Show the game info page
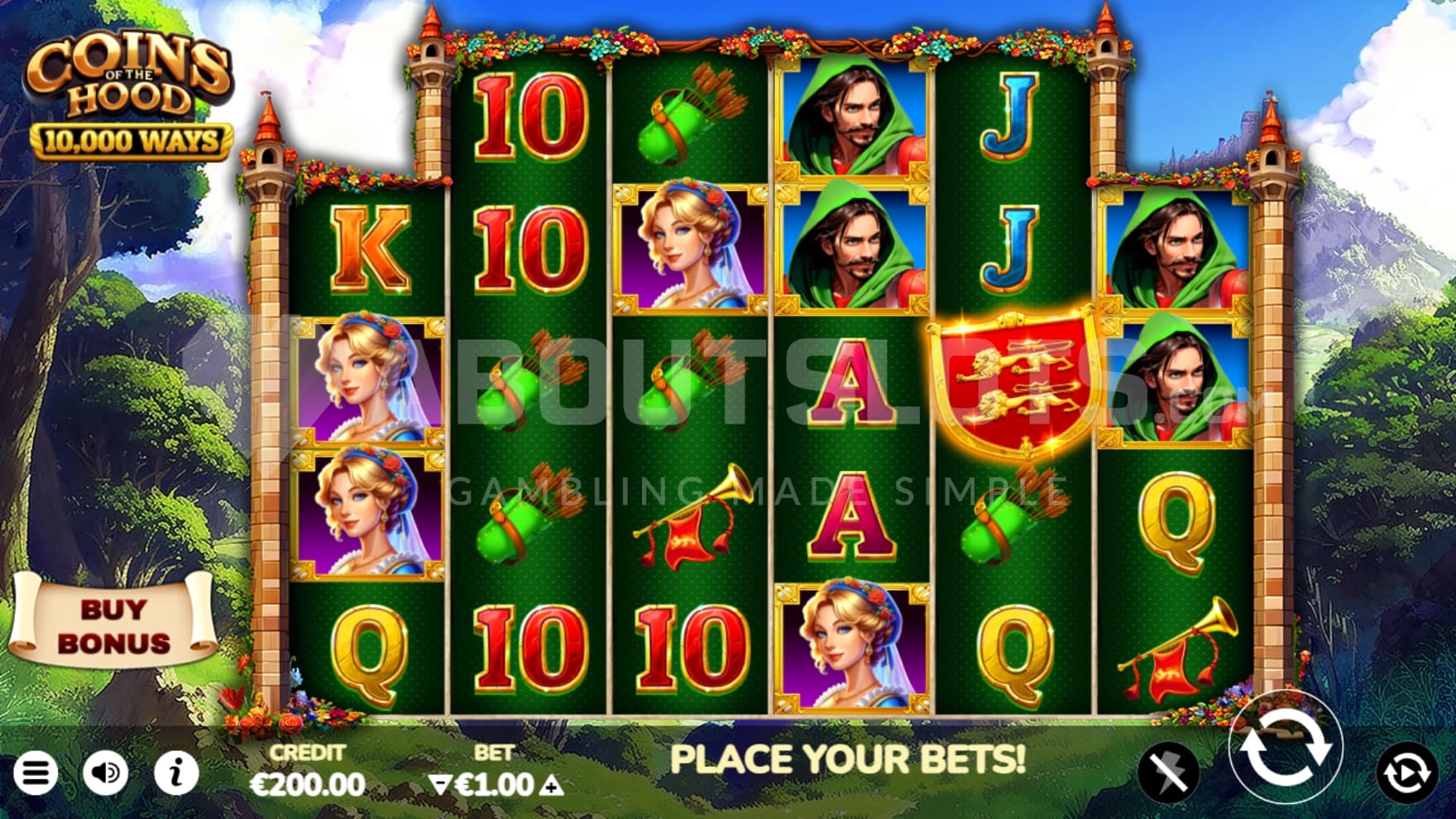The width and height of the screenshot is (1456, 819). [176, 773]
